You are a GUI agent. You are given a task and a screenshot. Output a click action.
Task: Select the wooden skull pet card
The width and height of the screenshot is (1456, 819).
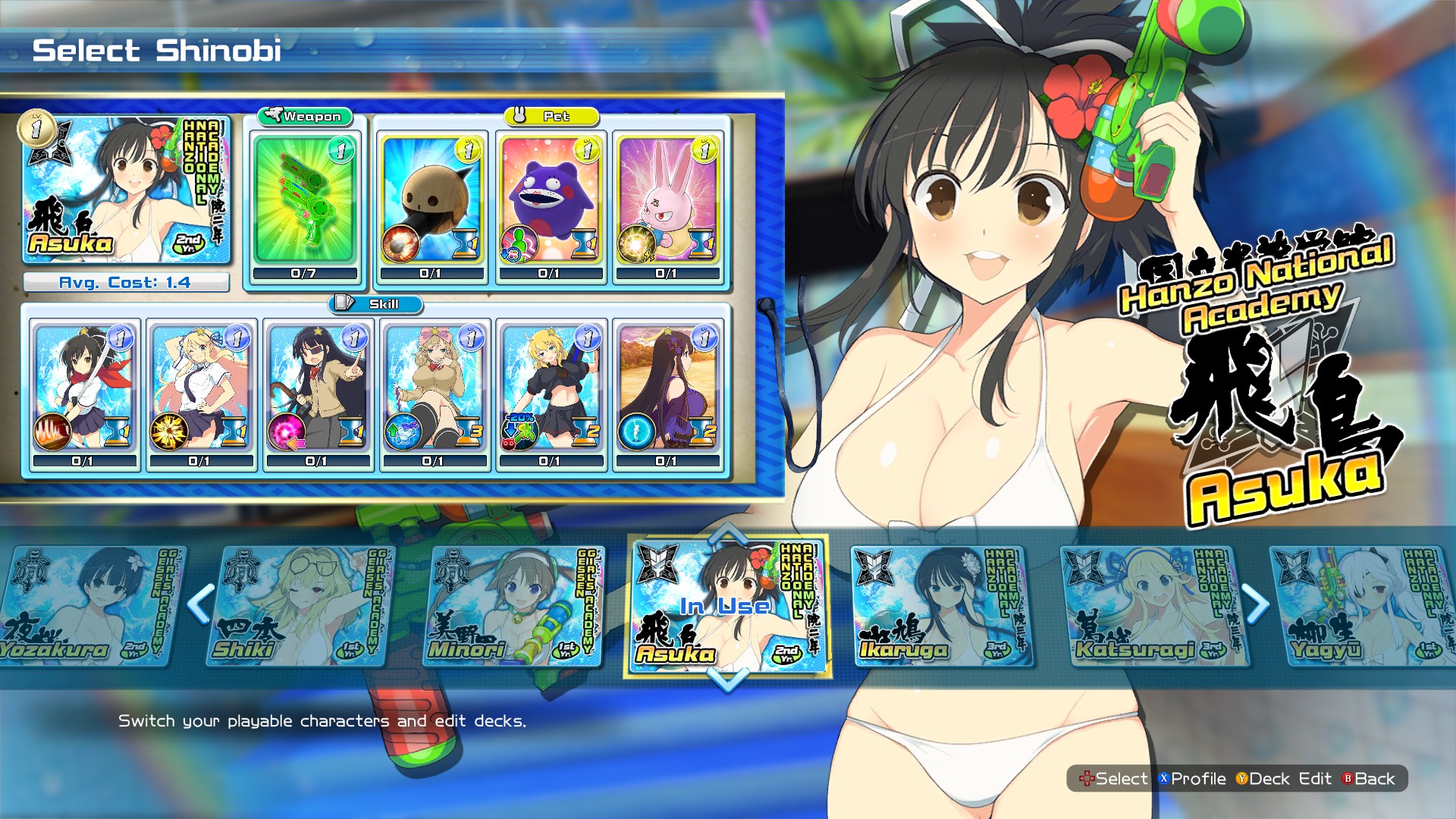click(x=432, y=201)
